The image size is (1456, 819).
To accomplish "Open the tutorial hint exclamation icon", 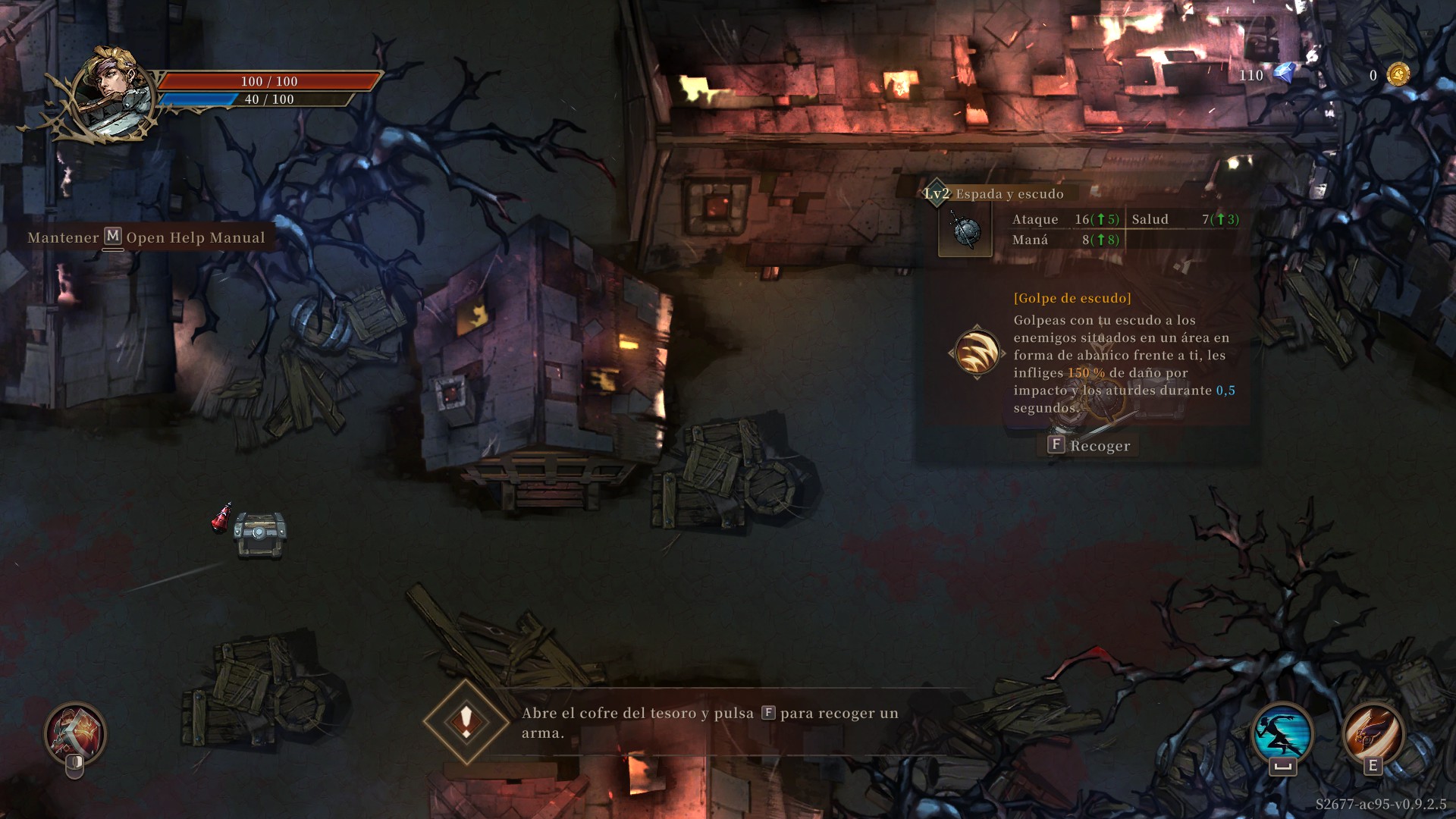I will click(x=466, y=720).
